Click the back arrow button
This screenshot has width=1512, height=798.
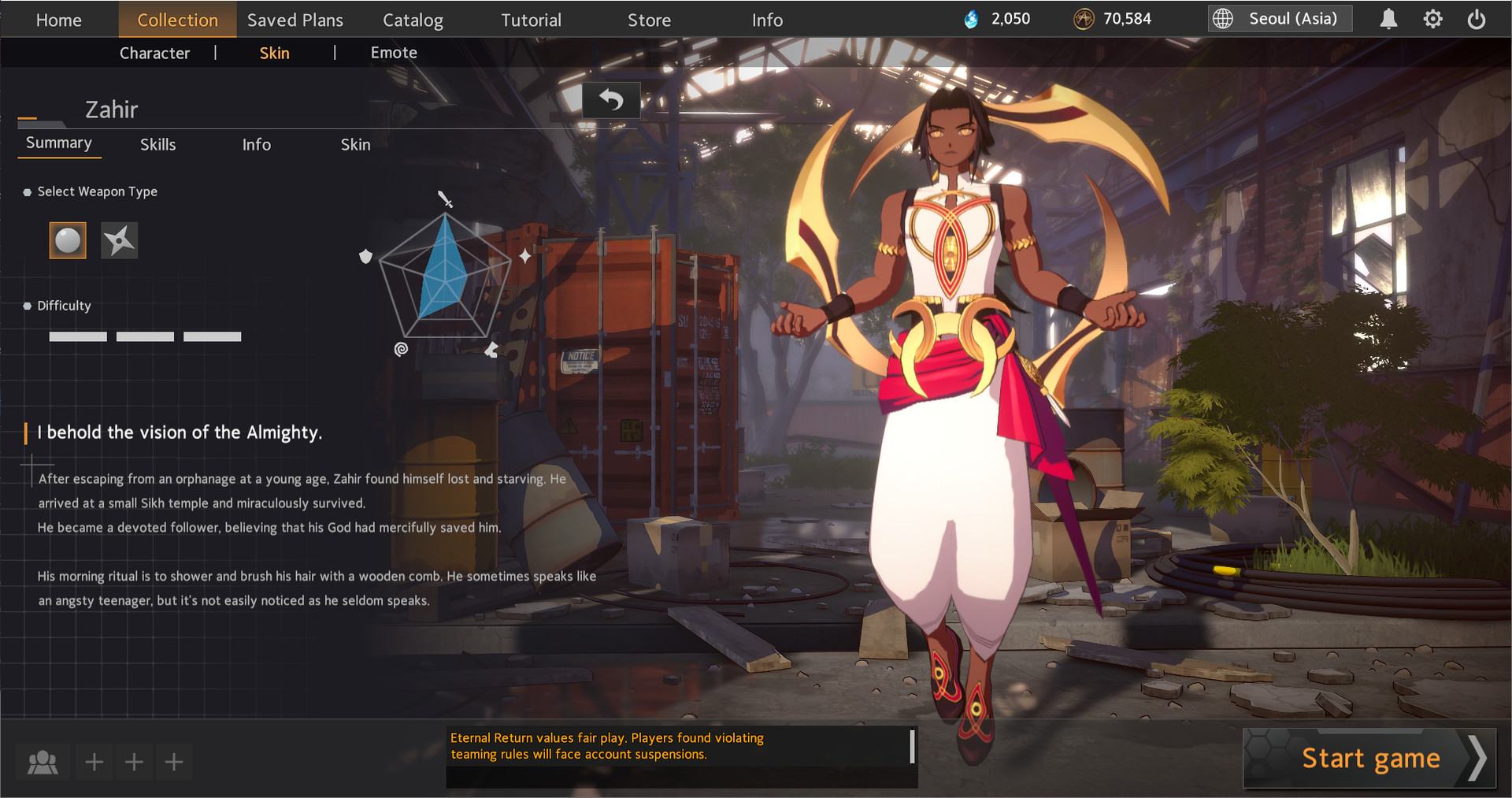pos(611,100)
